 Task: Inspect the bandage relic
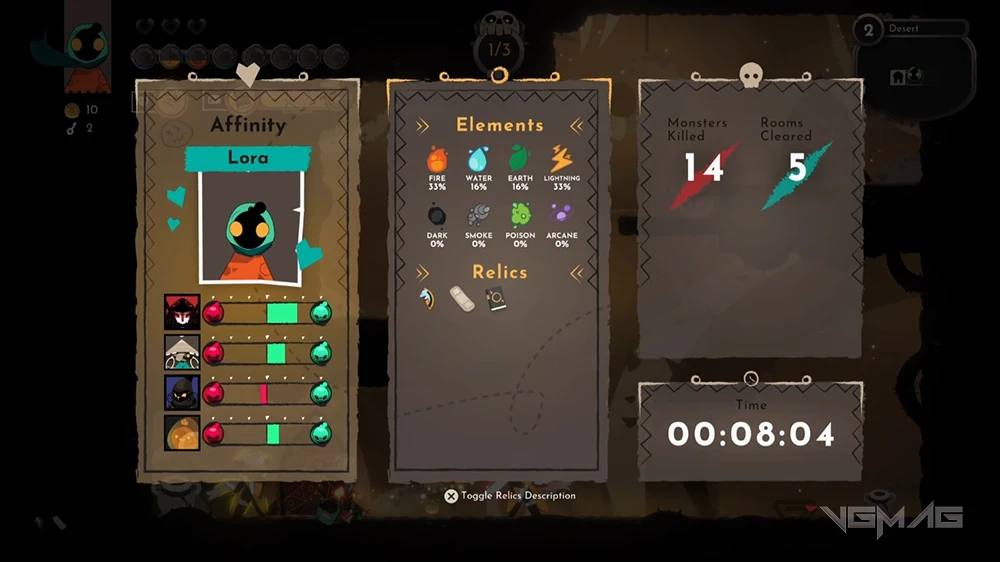[x=464, y=299]
